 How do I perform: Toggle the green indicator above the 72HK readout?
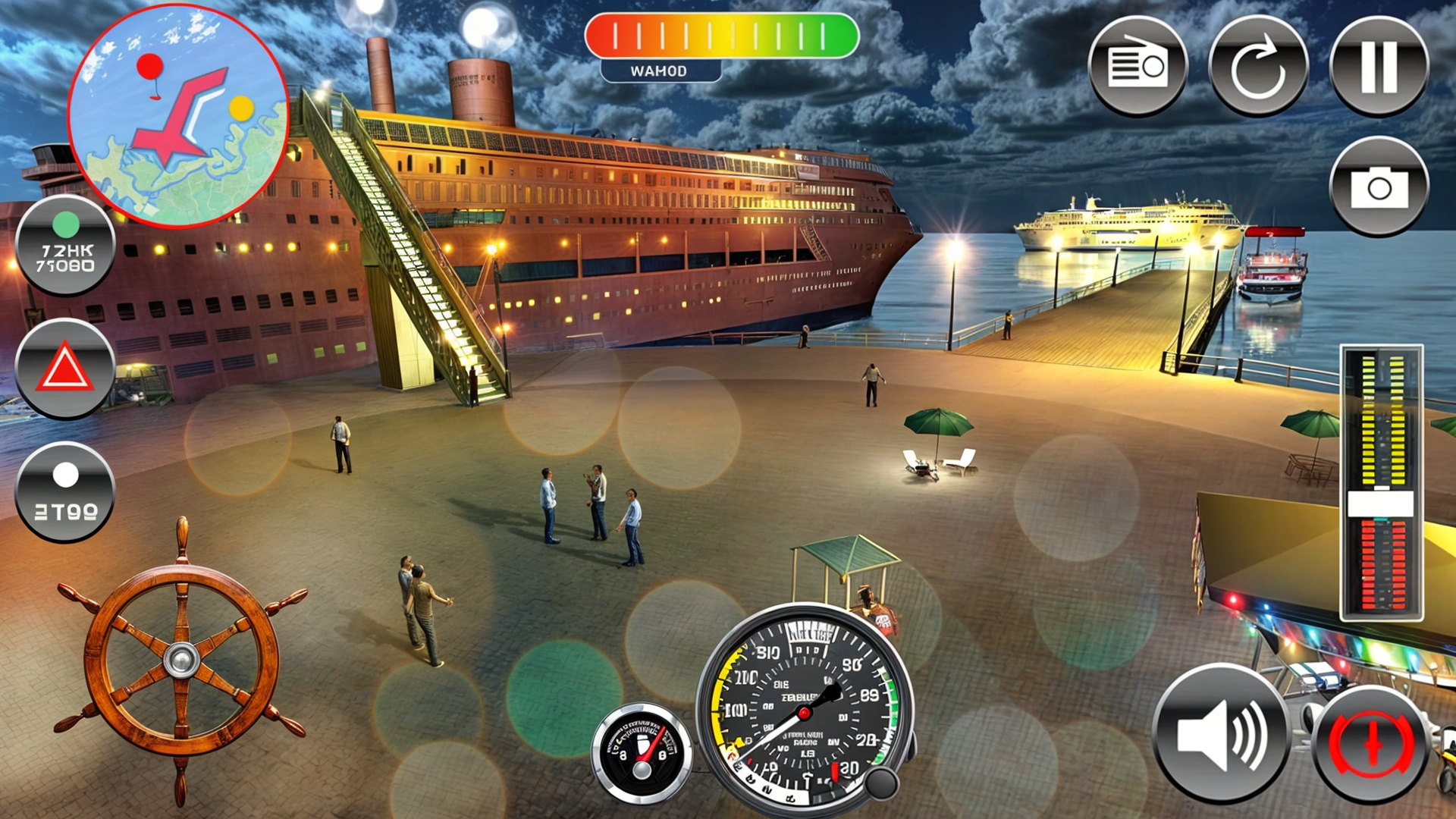(67, 224)
